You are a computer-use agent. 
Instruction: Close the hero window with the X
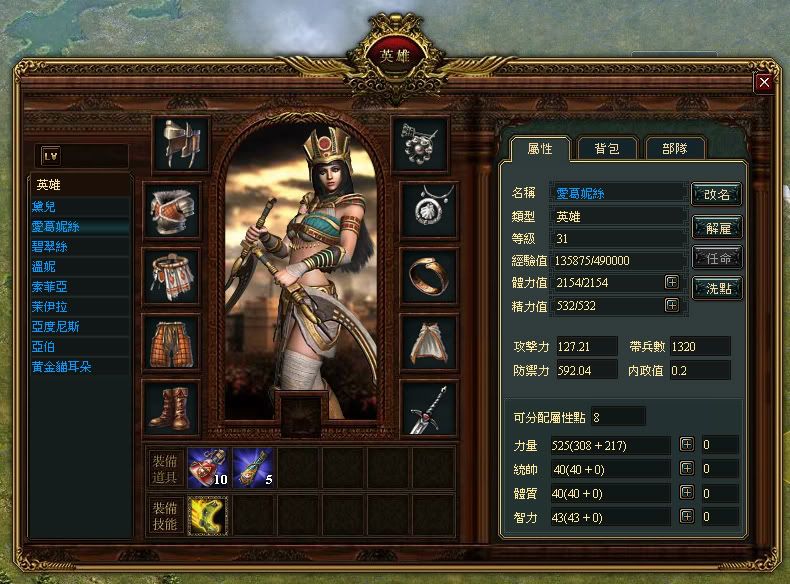(x=764, y=82)
